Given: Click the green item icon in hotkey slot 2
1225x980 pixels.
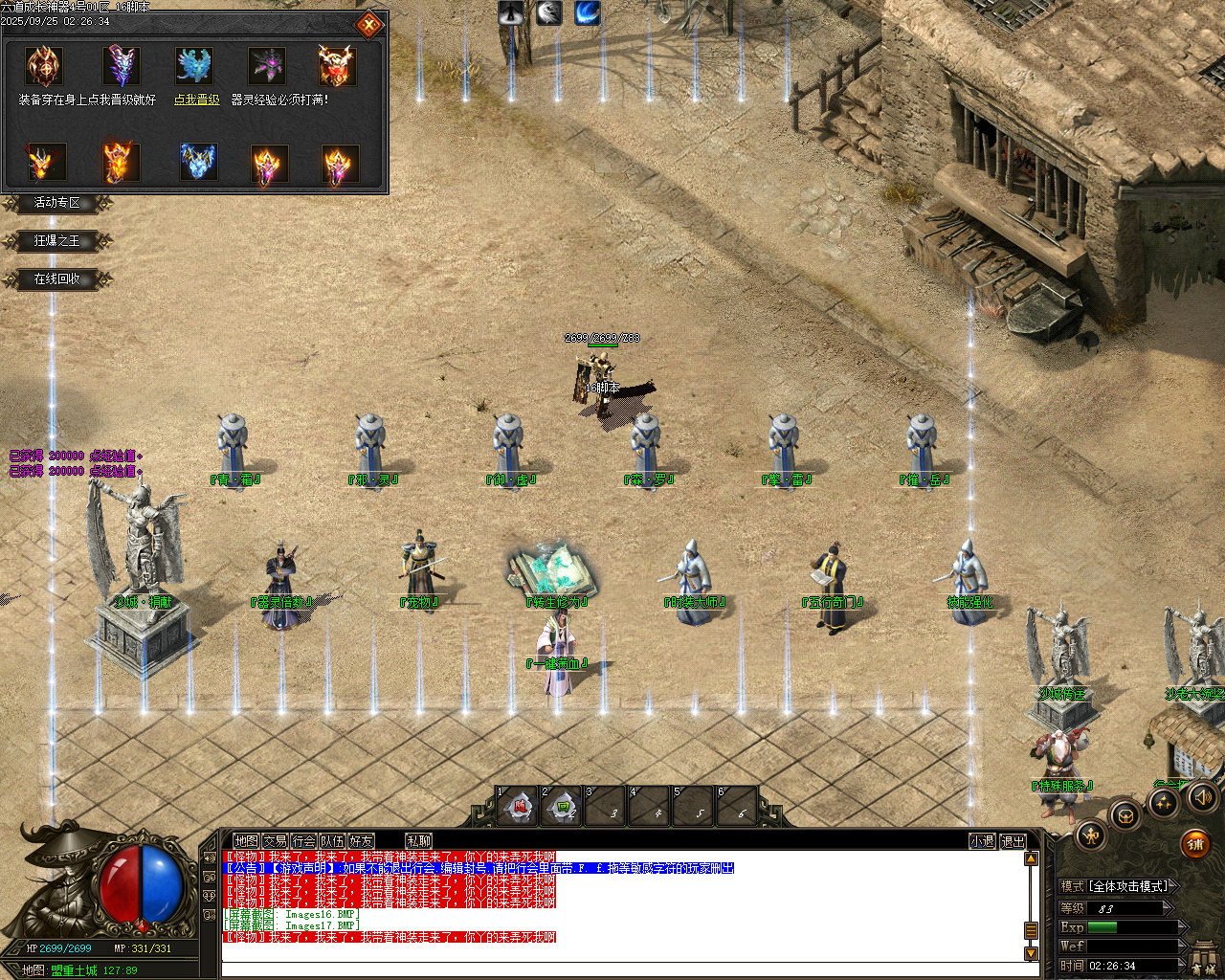Looking at the screenshot, I should click(x=564, y=806).
